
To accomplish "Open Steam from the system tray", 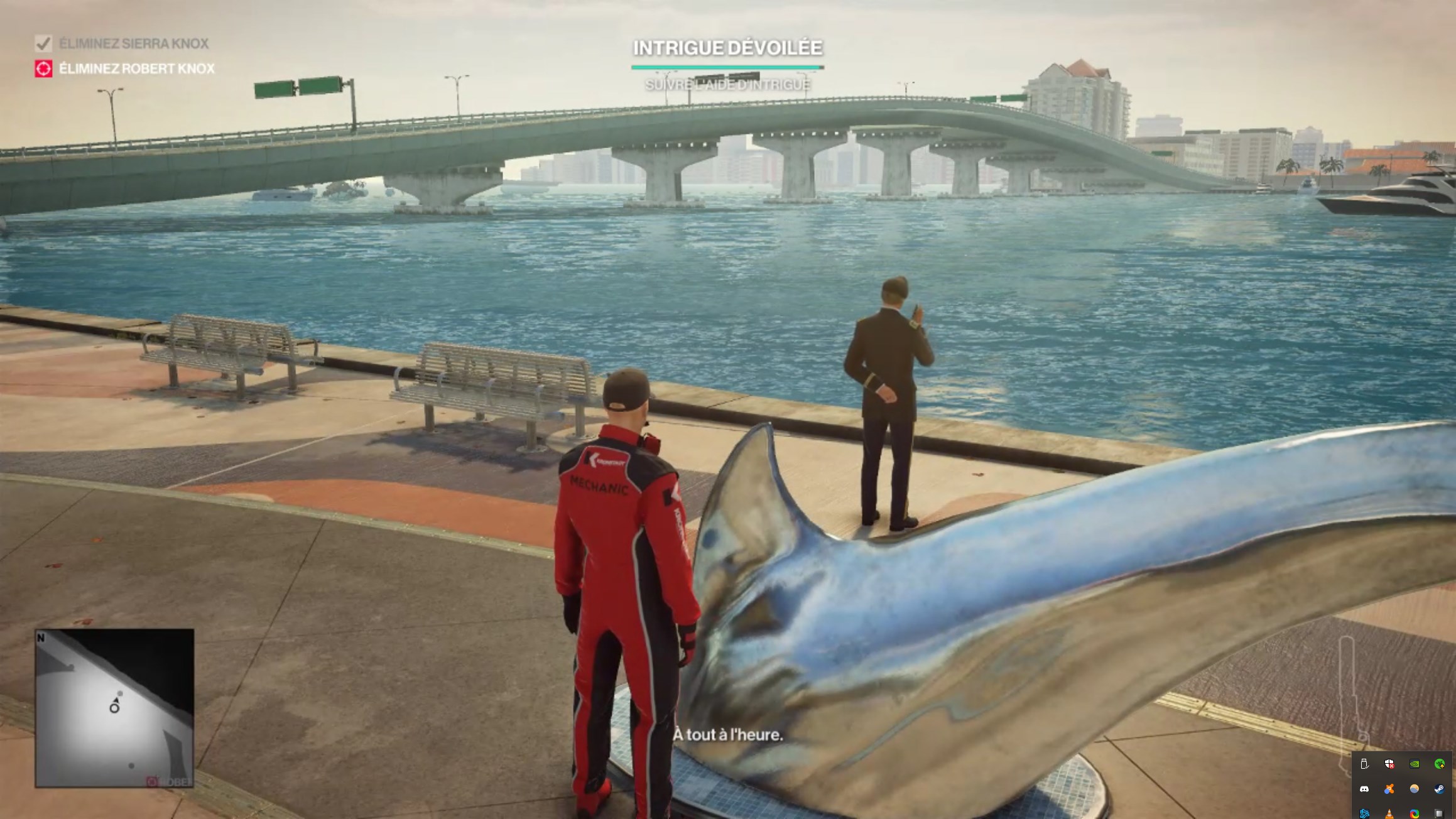I will pyautogui.click(x=1440, y=789).
